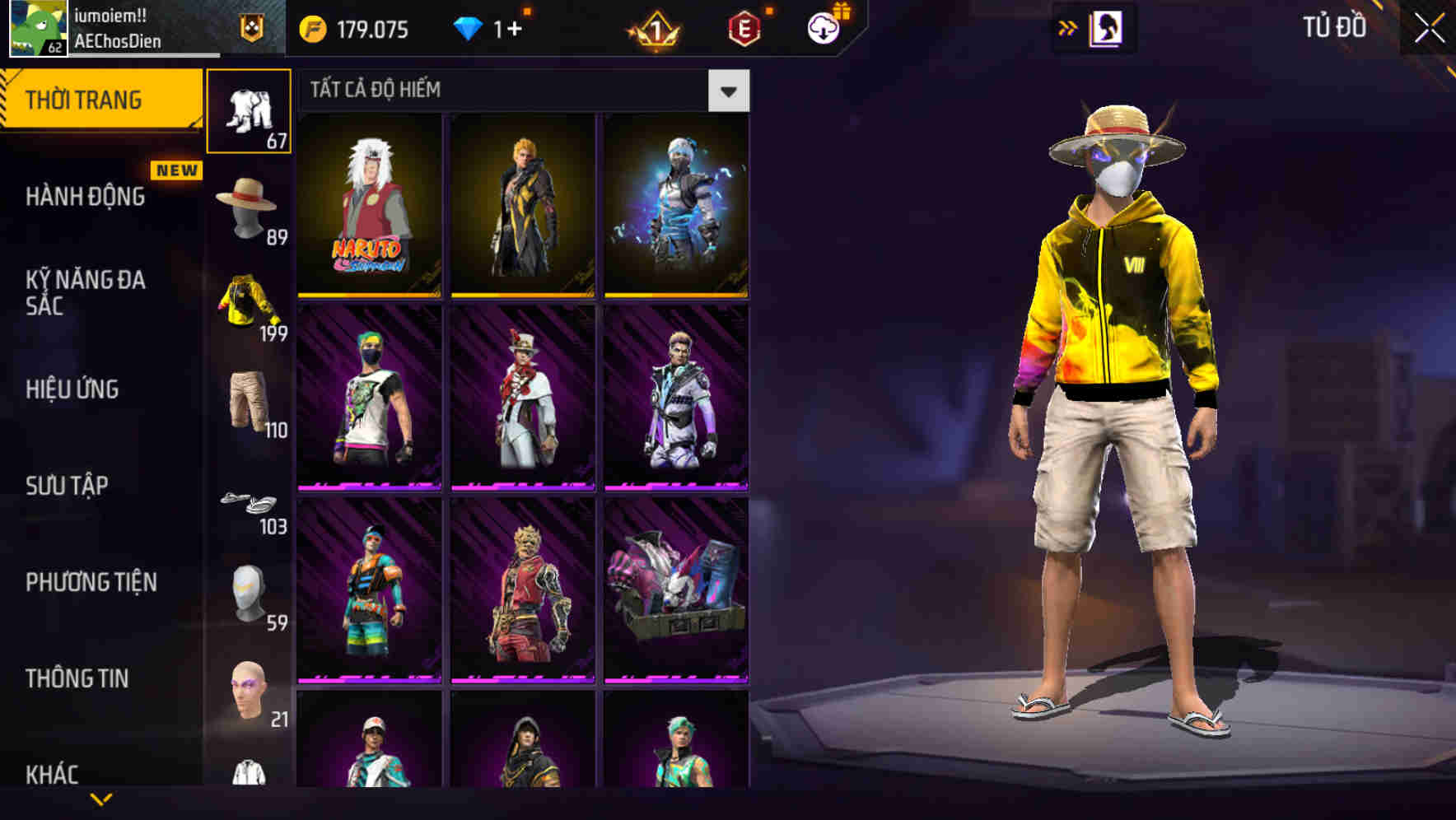The width and height of the screenshot is (1456, 820).
Task: Toggle the character preview panel arrows
Action: click(1068, 27)
